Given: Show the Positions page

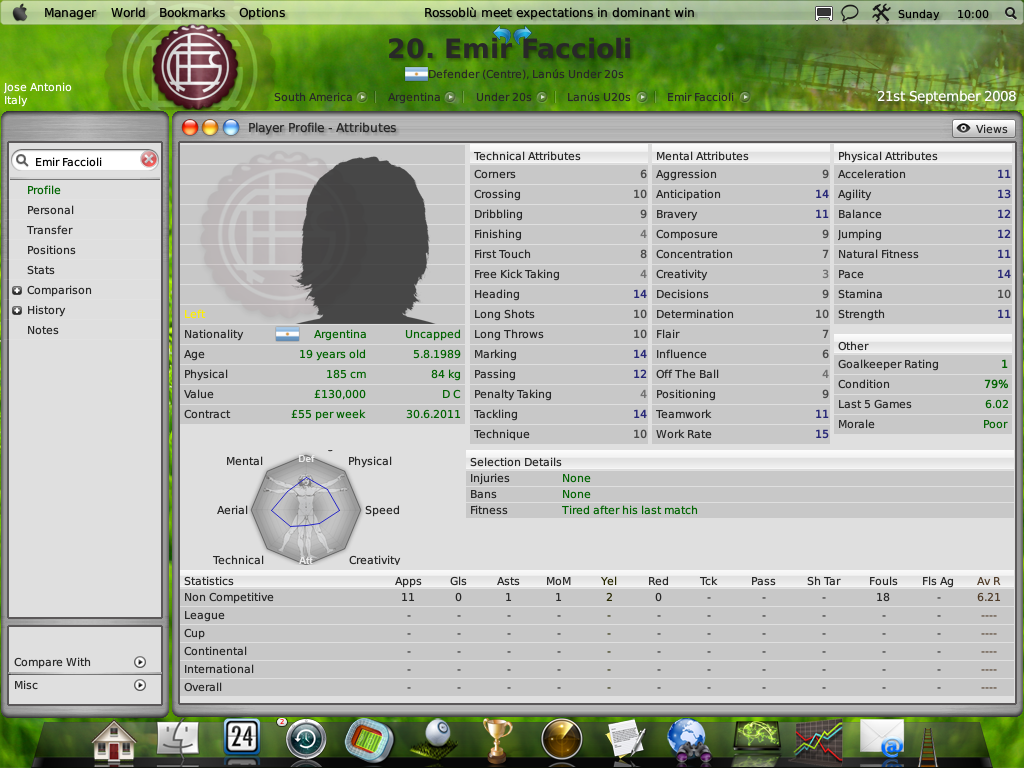Looking at the screenshot, I should point(51,250).
